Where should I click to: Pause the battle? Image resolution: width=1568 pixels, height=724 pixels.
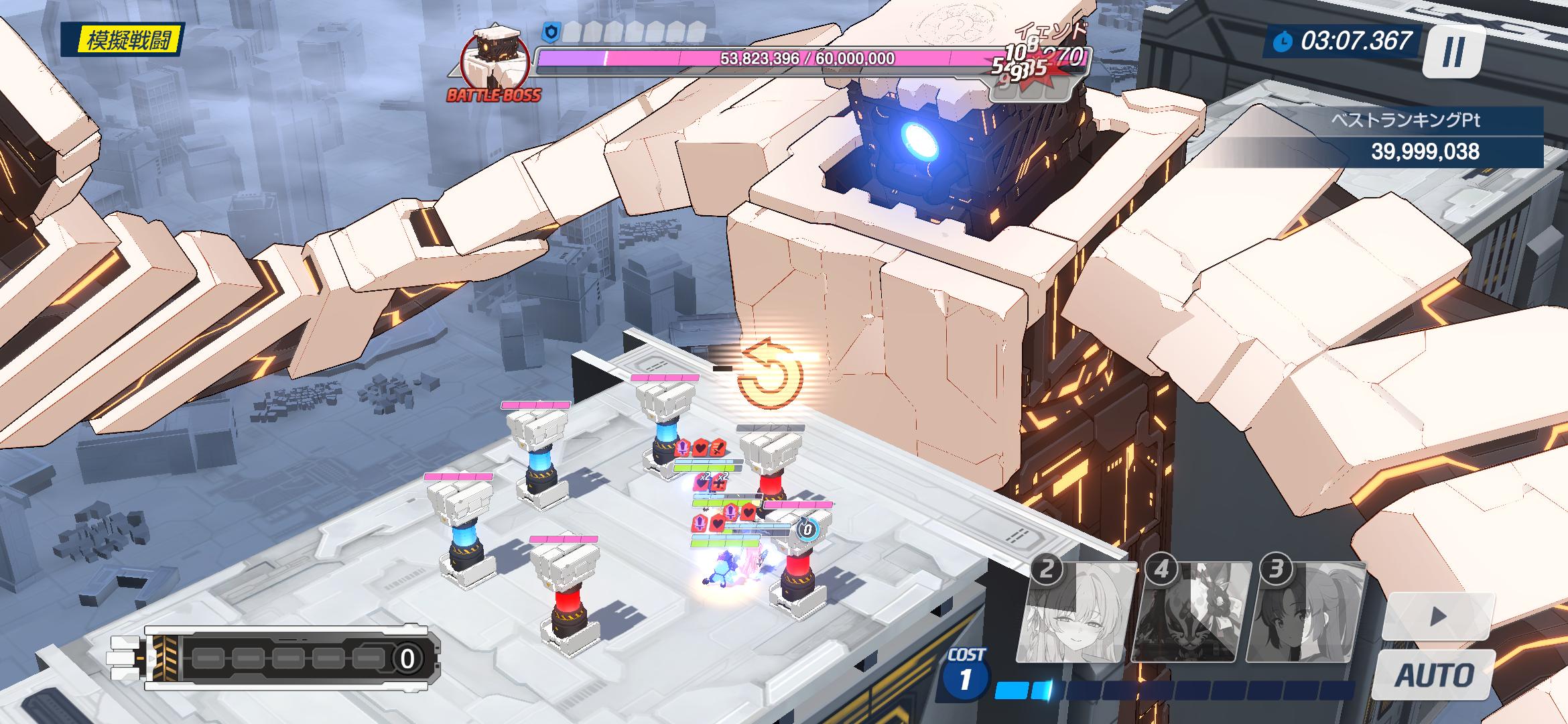click(x=1453, y=50)
